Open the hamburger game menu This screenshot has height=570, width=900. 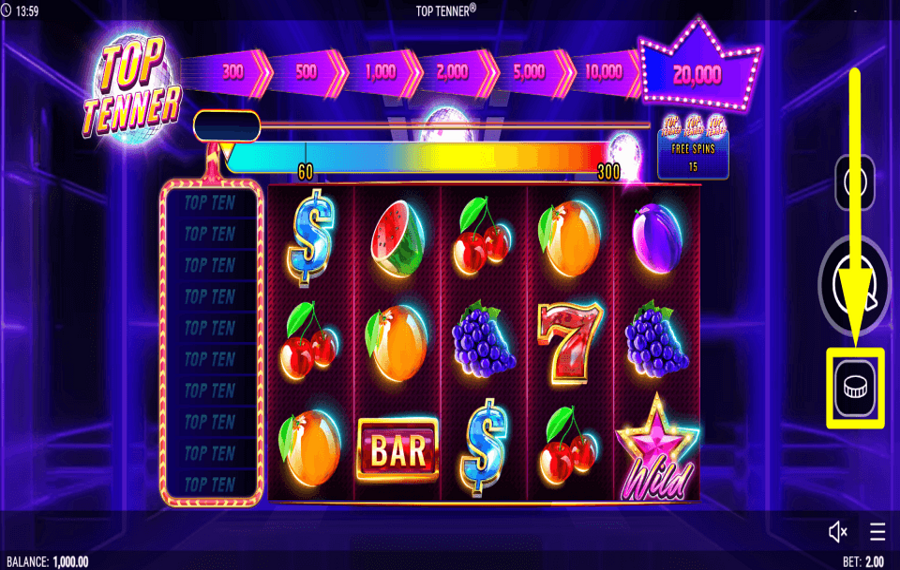(x=877, y=531)
